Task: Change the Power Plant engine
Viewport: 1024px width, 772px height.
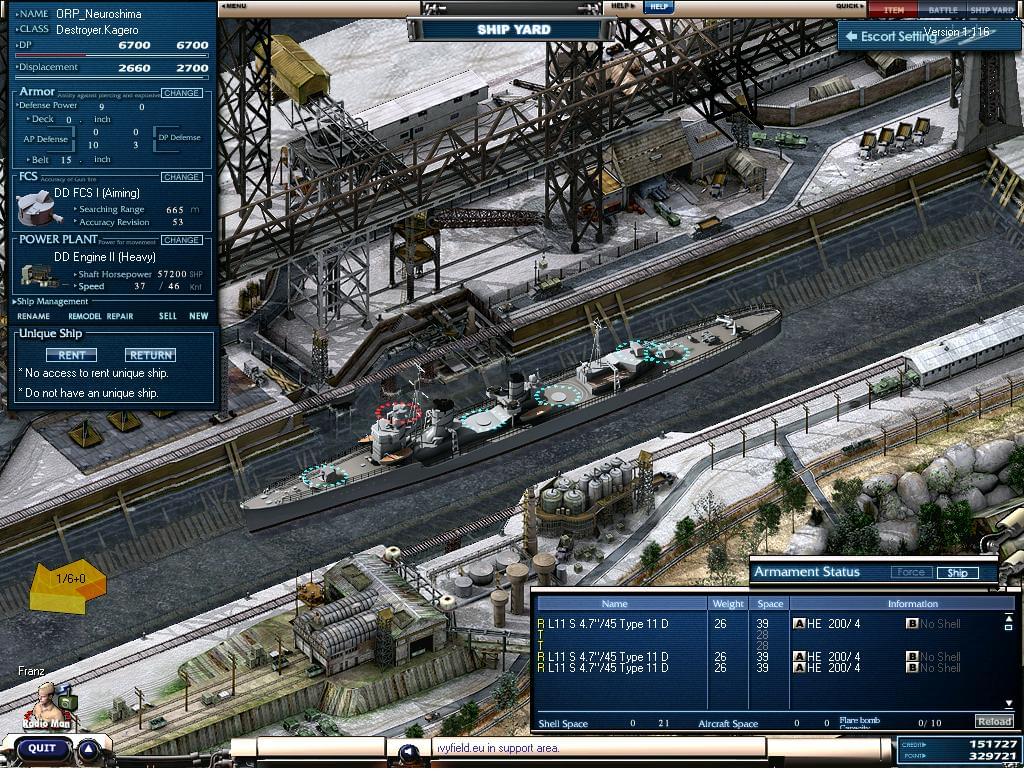Action: (x=181, y=240)
